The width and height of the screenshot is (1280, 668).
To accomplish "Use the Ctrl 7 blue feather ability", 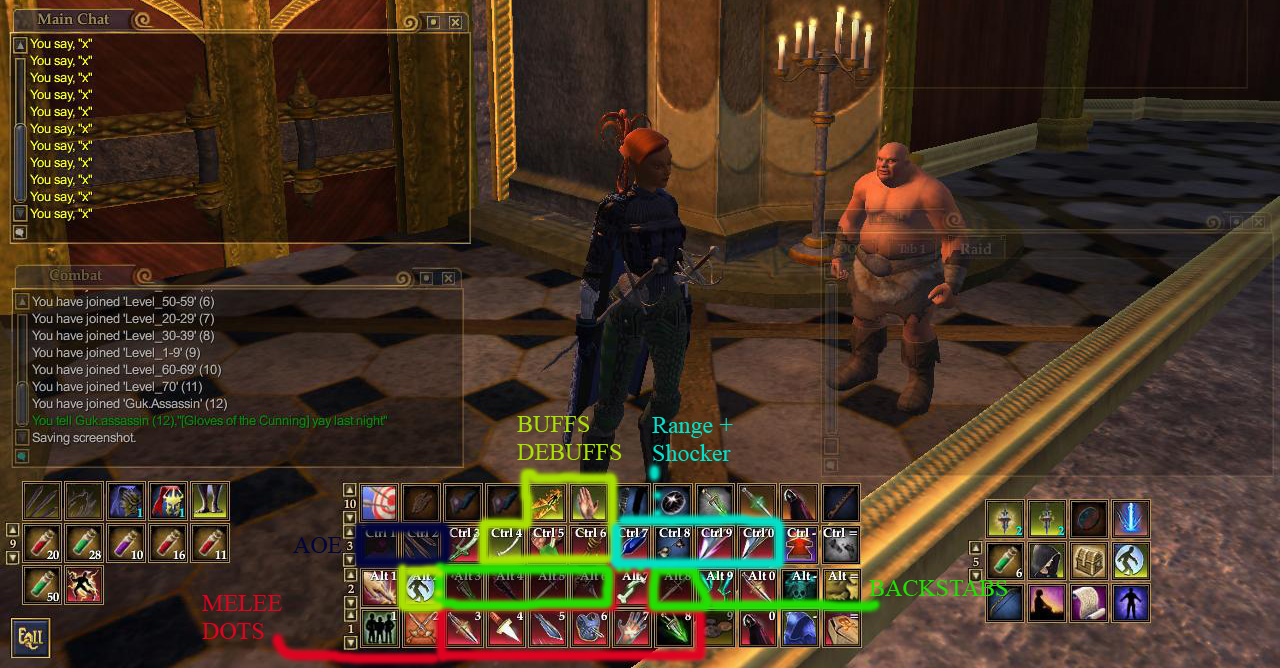I will click(632, 544).
